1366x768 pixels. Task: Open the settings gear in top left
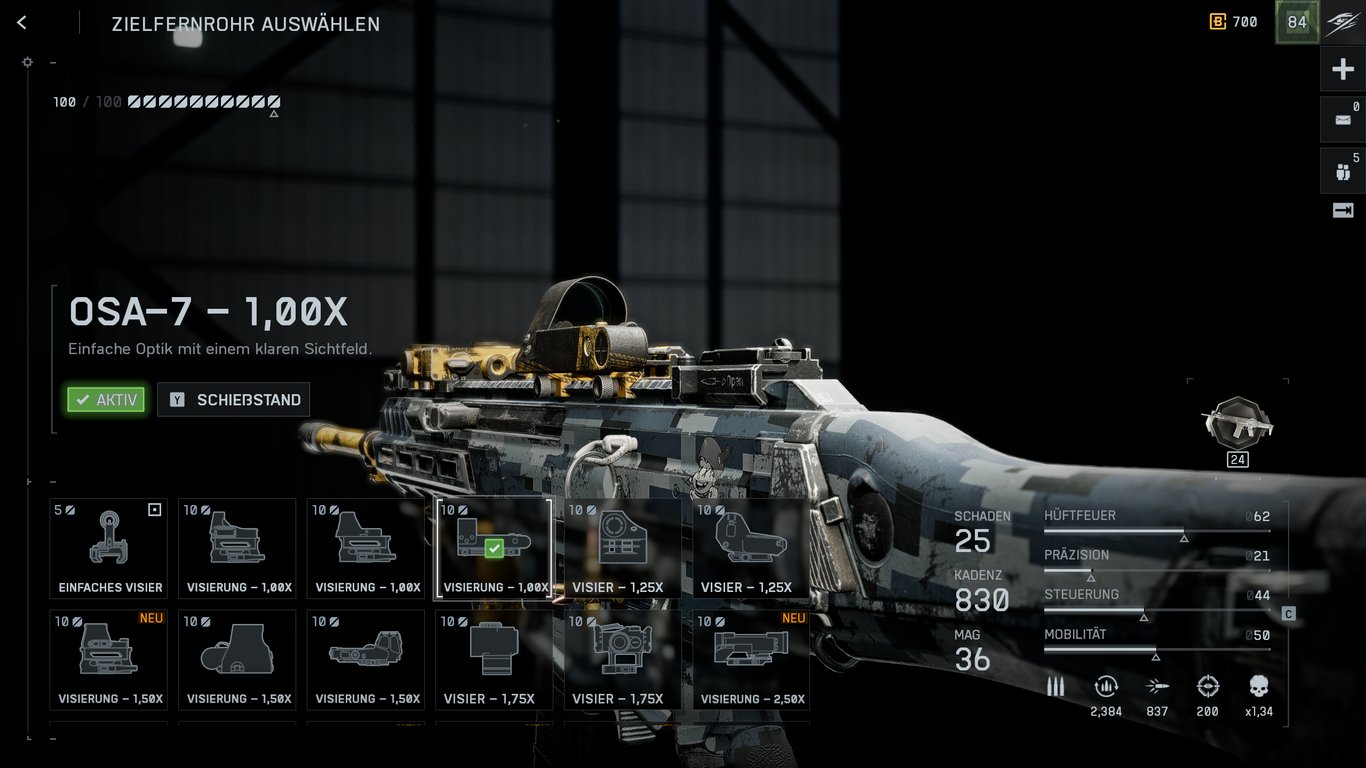click(27, 62)
